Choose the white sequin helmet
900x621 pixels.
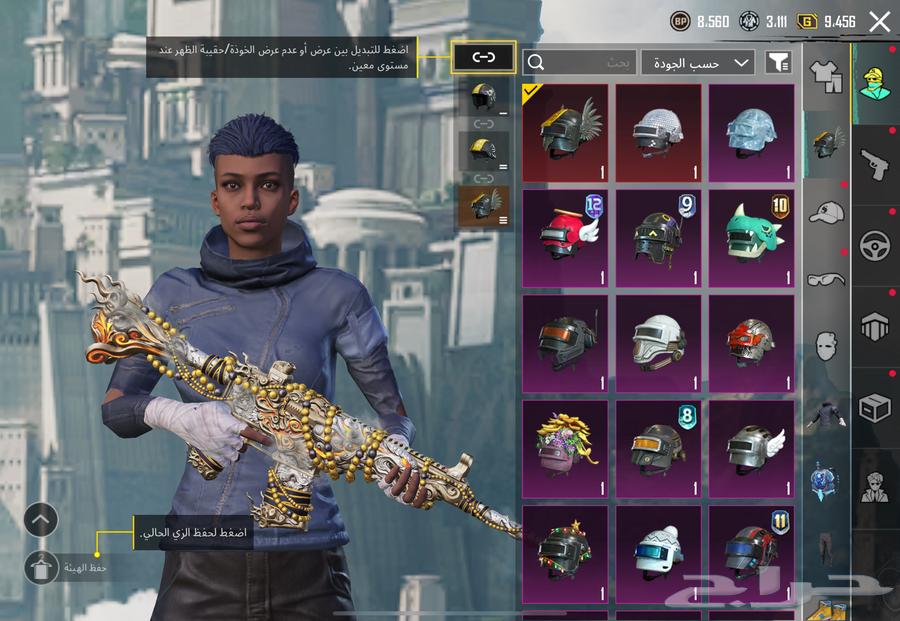pos(658,132)
